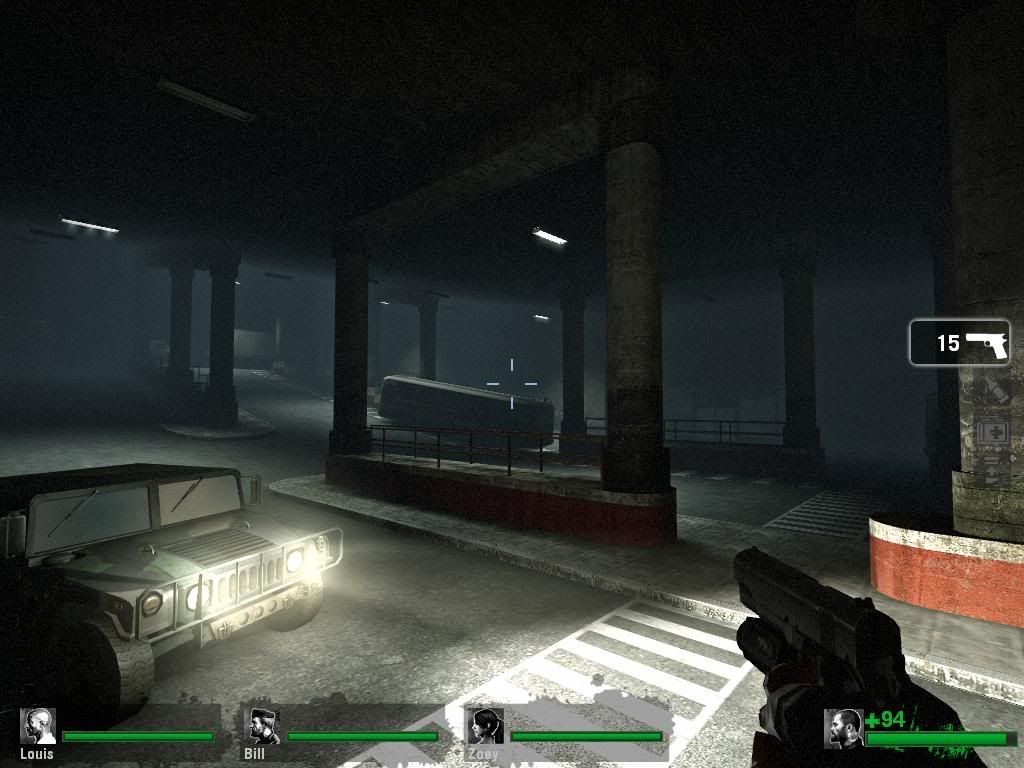Select the grenade slot below the pistol
1024x768 pixels.
click(994, 390)
